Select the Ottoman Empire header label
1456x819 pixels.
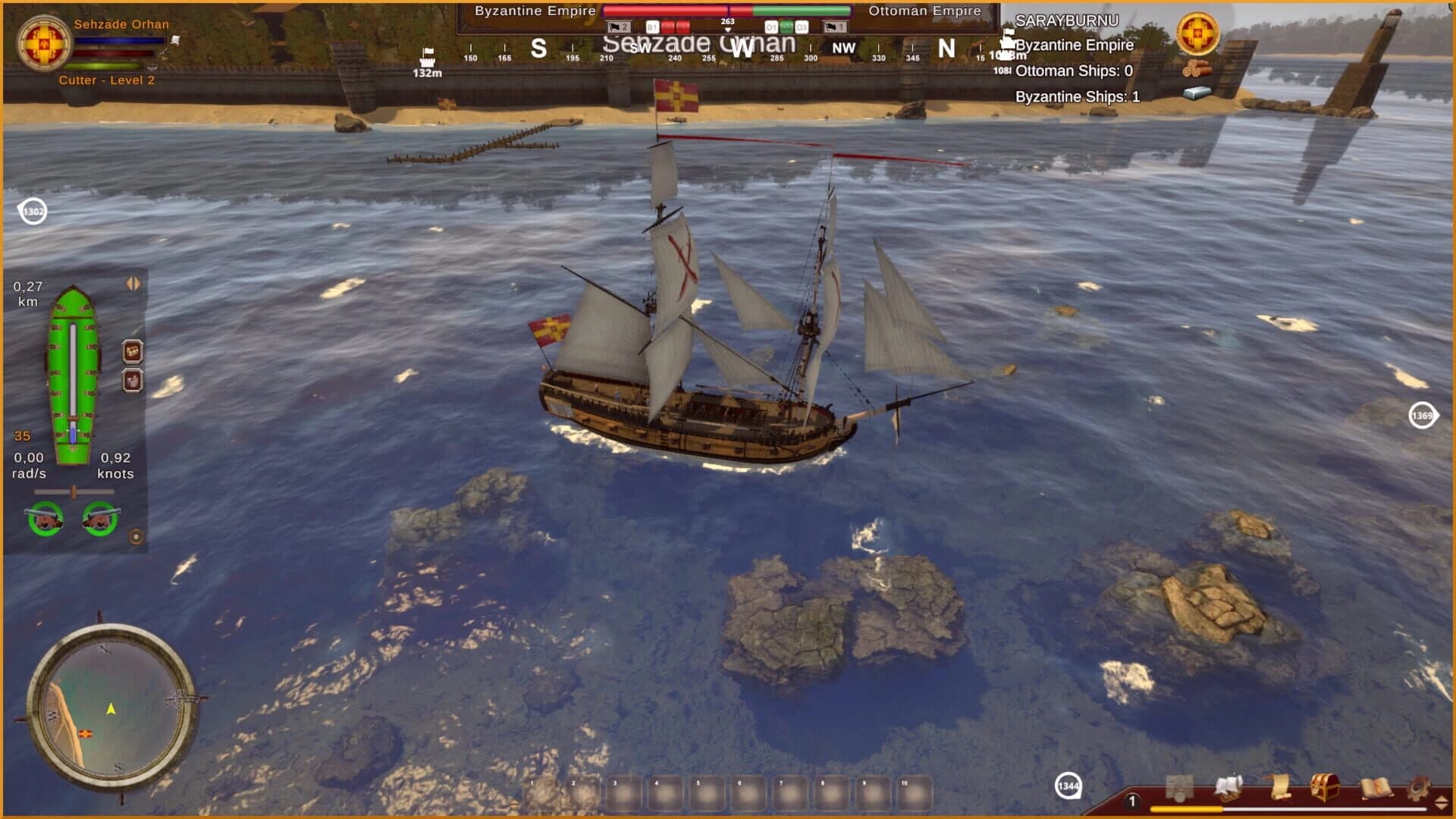pyautogui.click(x=924, y=11)
